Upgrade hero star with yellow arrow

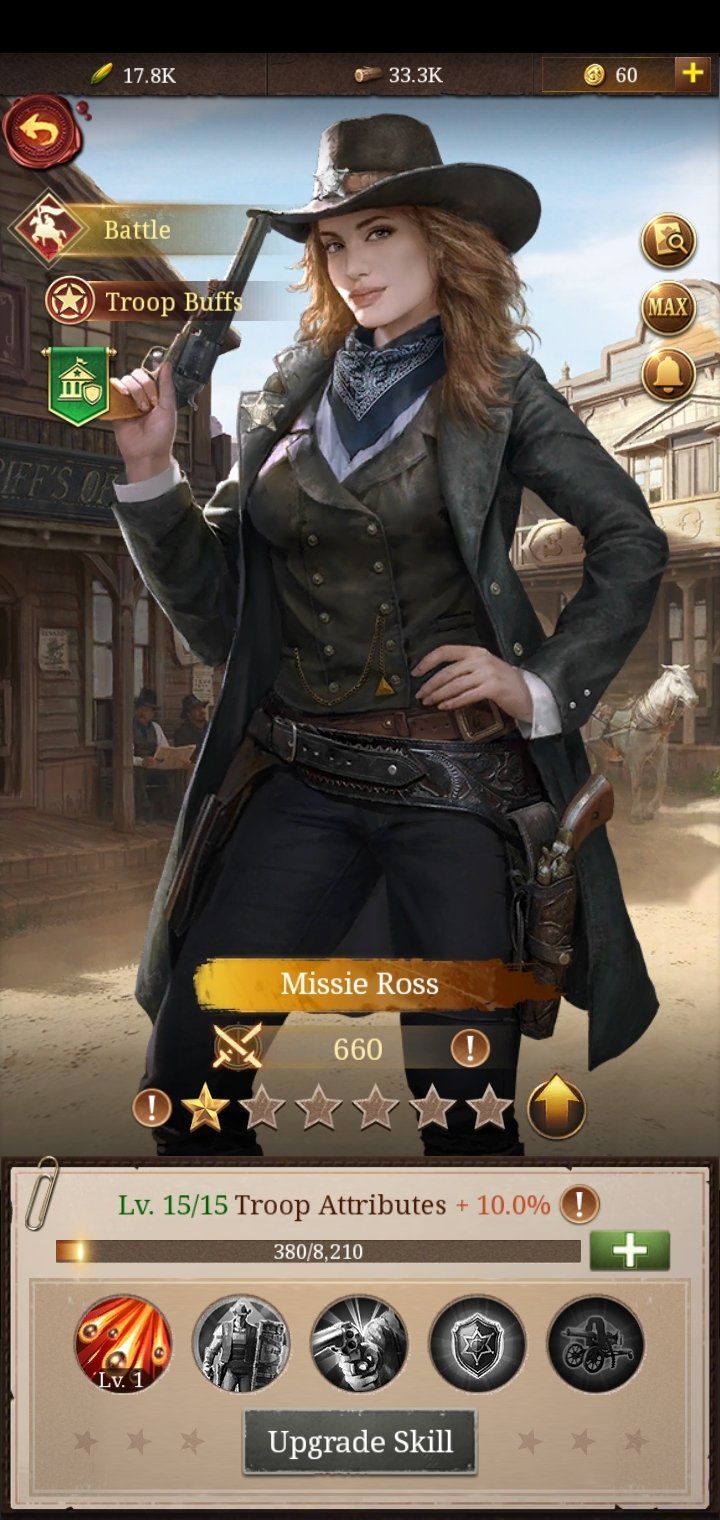coord(556,1106)
